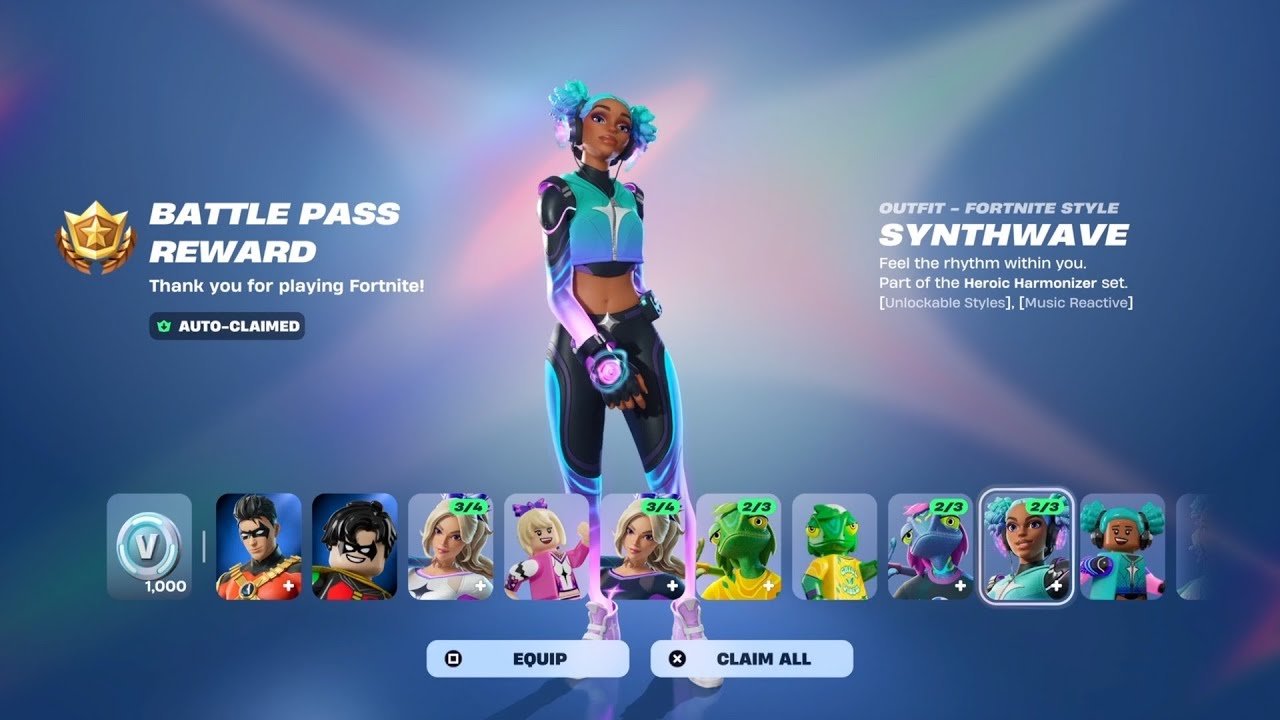This screenshot has height=720, width=1280.
Task: Click the gamepad button icon on EQUIP
Action: [x=453, y=658]
